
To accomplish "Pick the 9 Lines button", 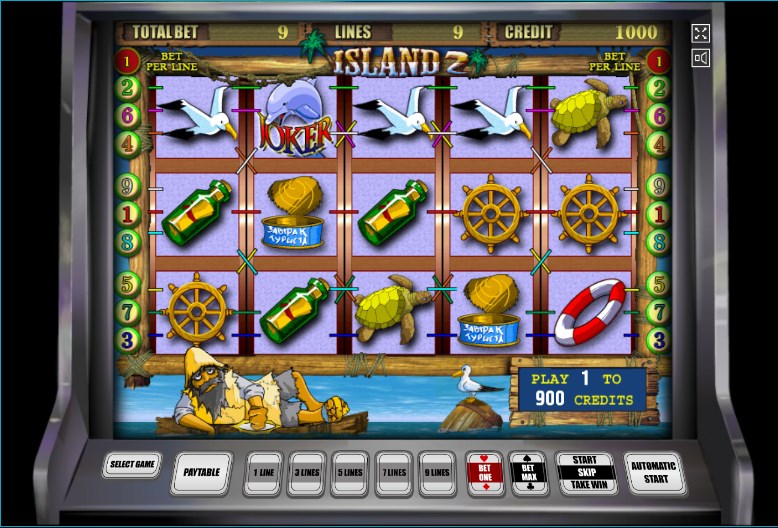I will click(x=438, y=473).
